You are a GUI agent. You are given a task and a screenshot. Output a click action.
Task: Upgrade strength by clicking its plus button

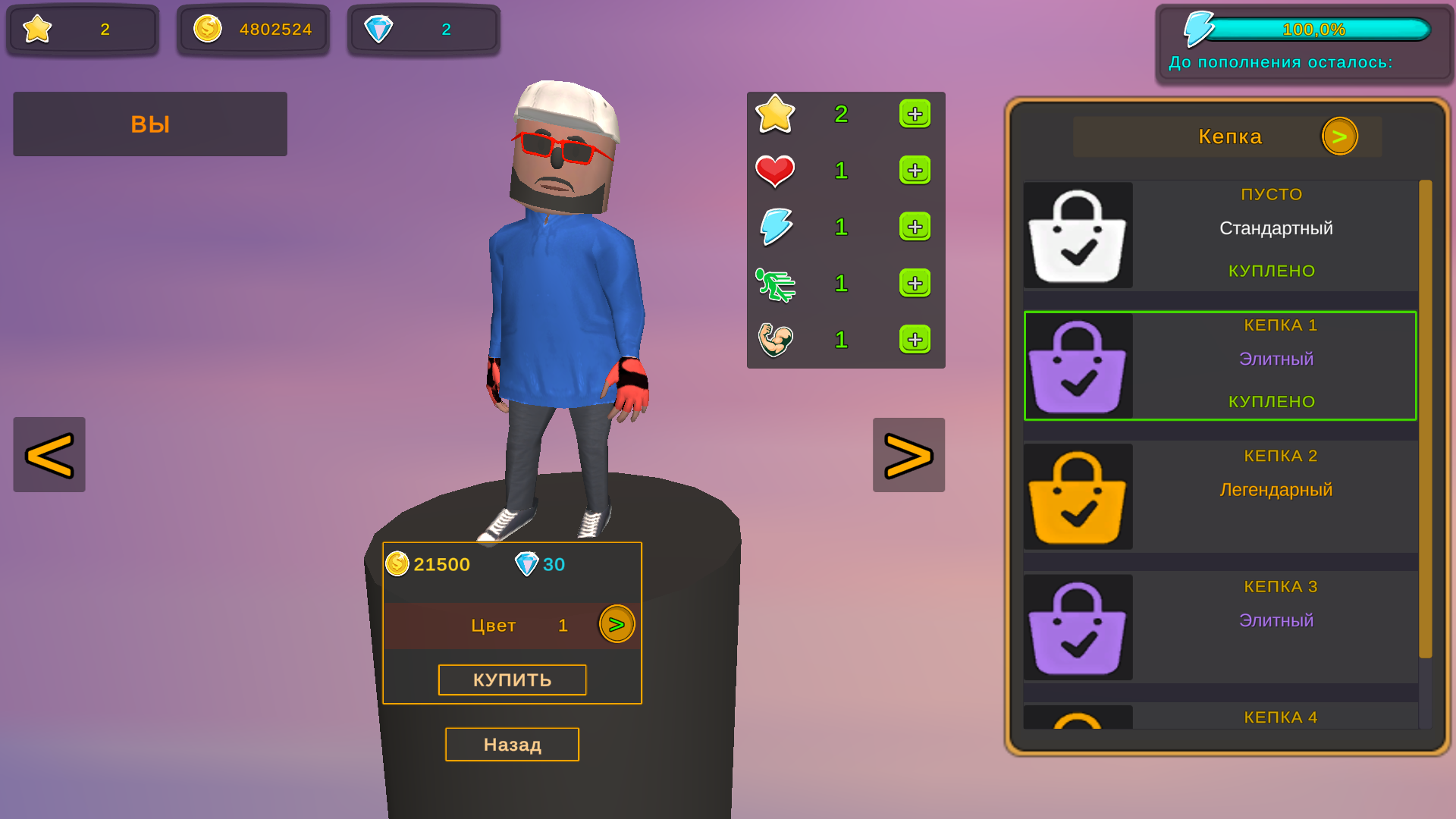[x=915, y=340]
